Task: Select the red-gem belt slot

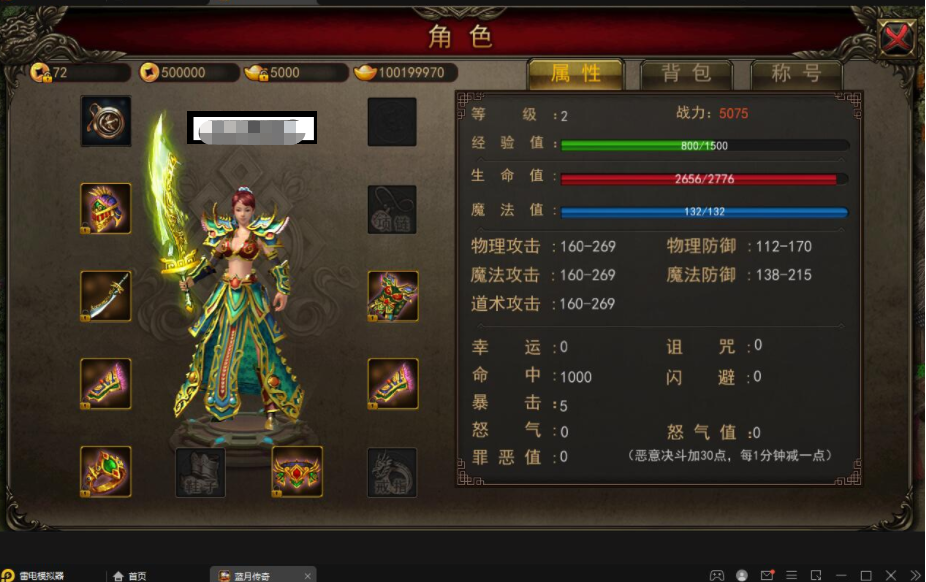Action: pyautogui.click(x=297, y=471)
